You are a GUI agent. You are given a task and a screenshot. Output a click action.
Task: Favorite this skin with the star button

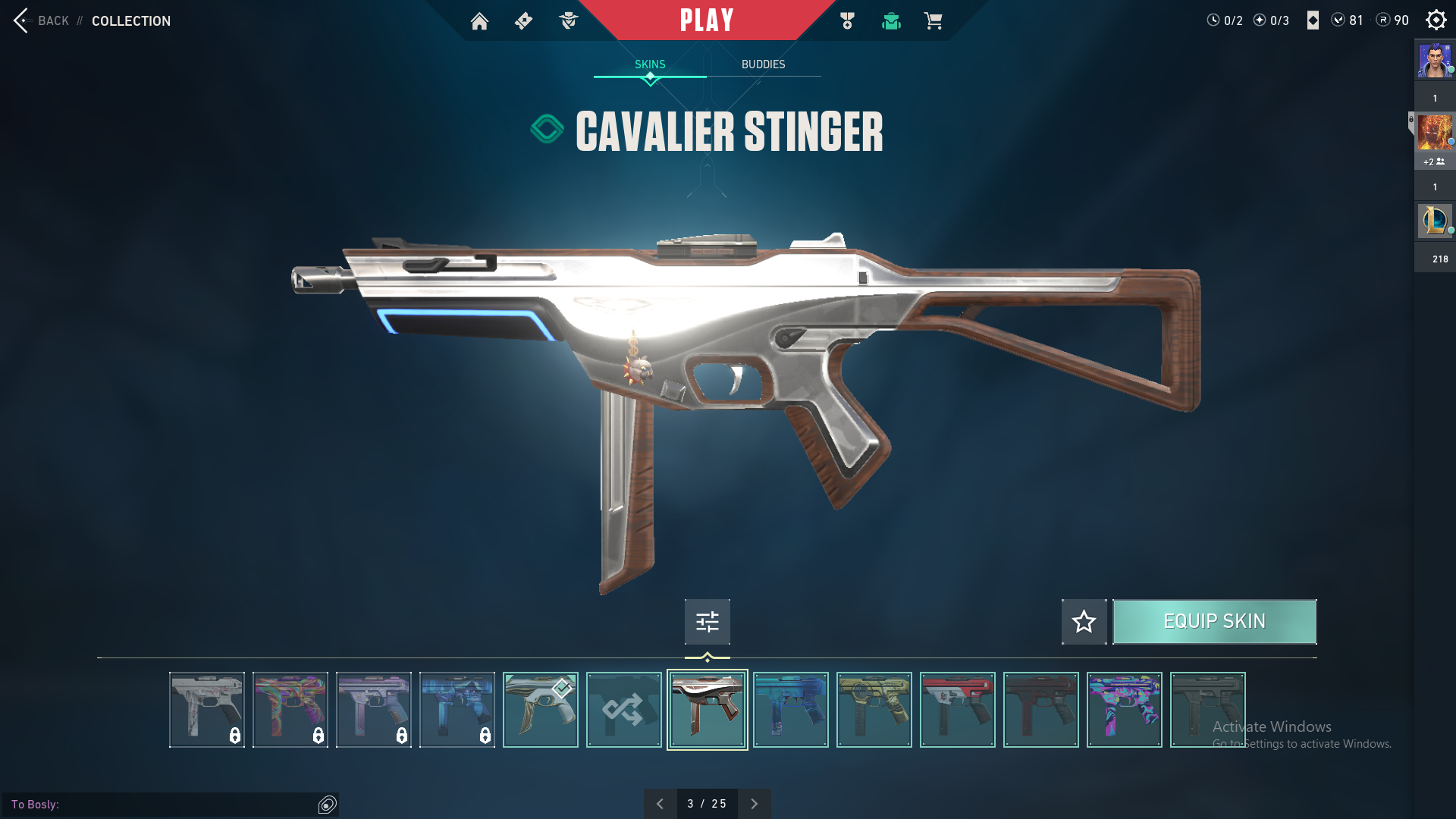[x=1084, y=622]
